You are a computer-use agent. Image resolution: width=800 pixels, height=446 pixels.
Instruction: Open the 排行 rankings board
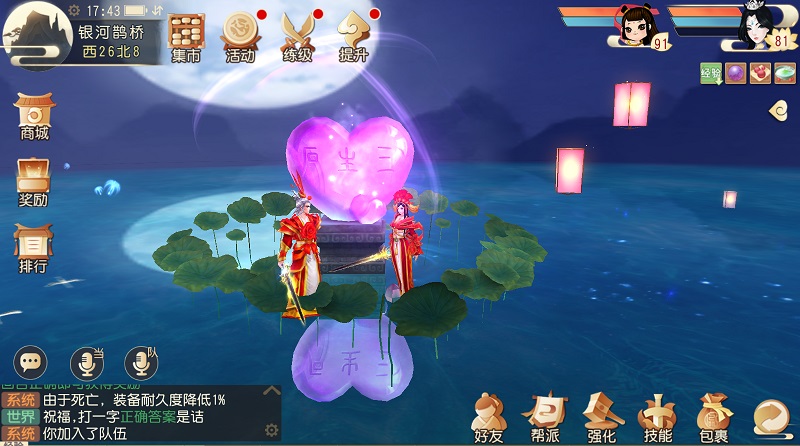click(x=34, y=249)
